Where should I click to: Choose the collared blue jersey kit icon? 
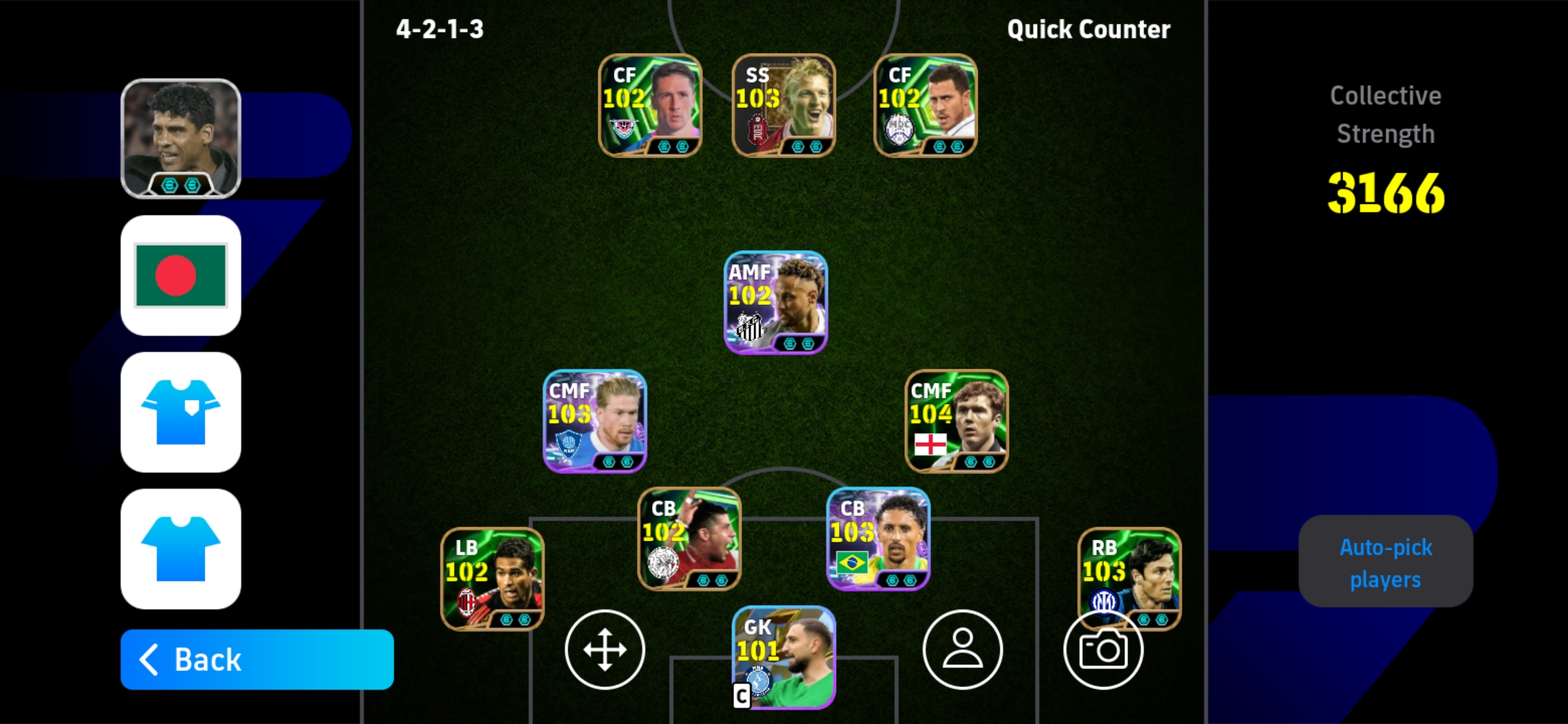[181, 412]
